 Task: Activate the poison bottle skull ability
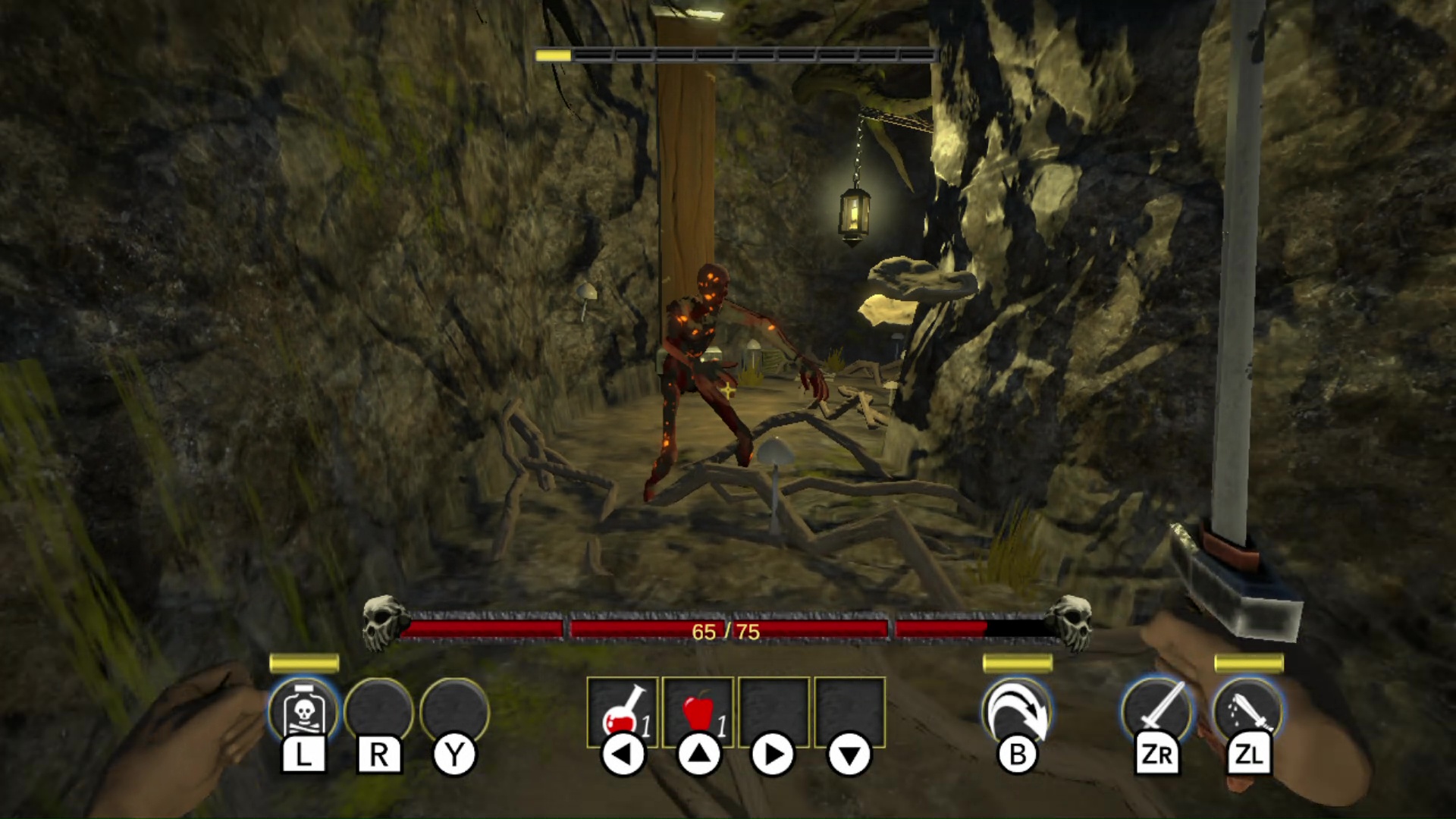pos(303,711)
